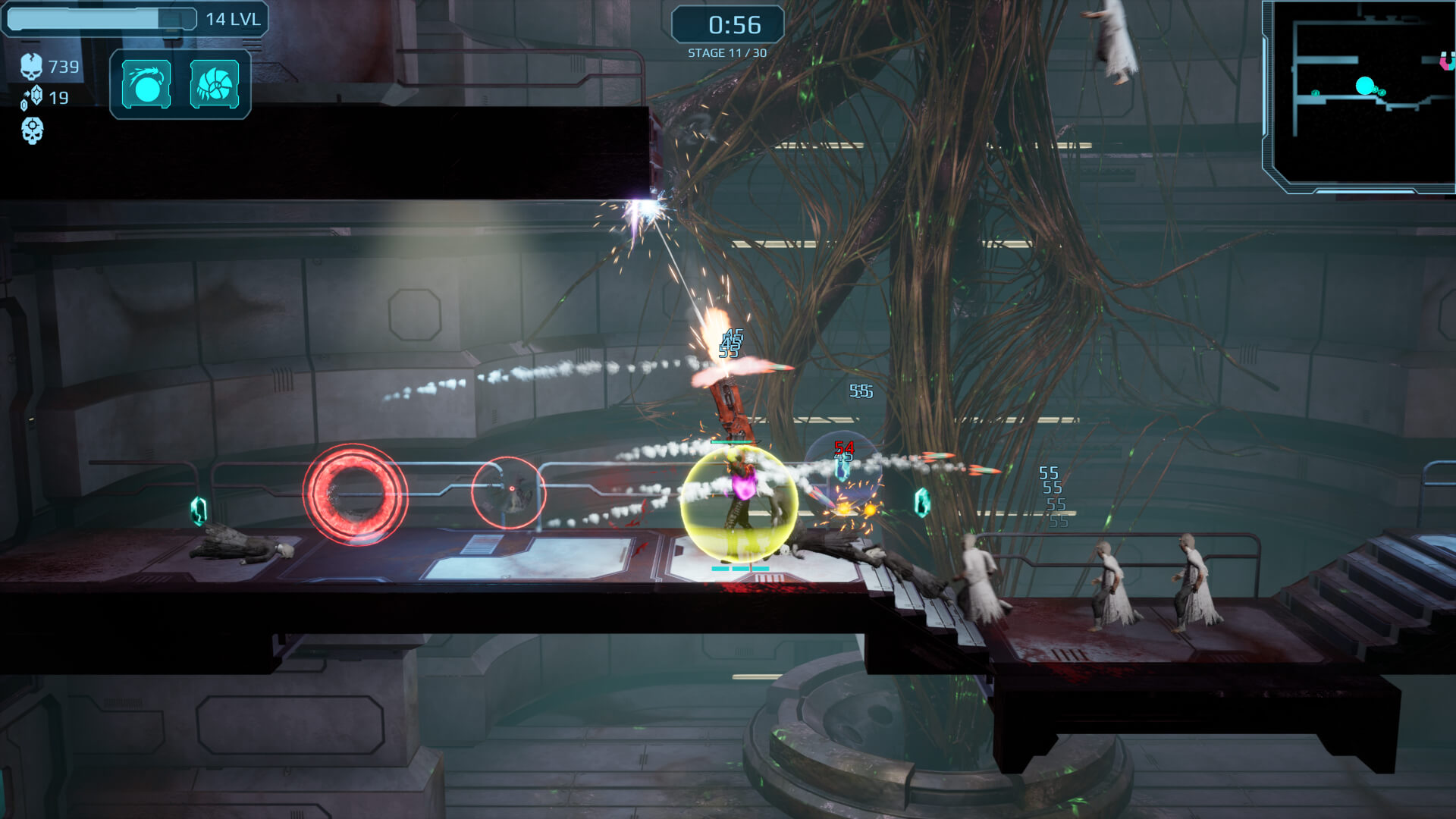1456x819 pixels.
Task: Click the green magnet icon on the minimap frame
Action: [x=1445, y=61]
